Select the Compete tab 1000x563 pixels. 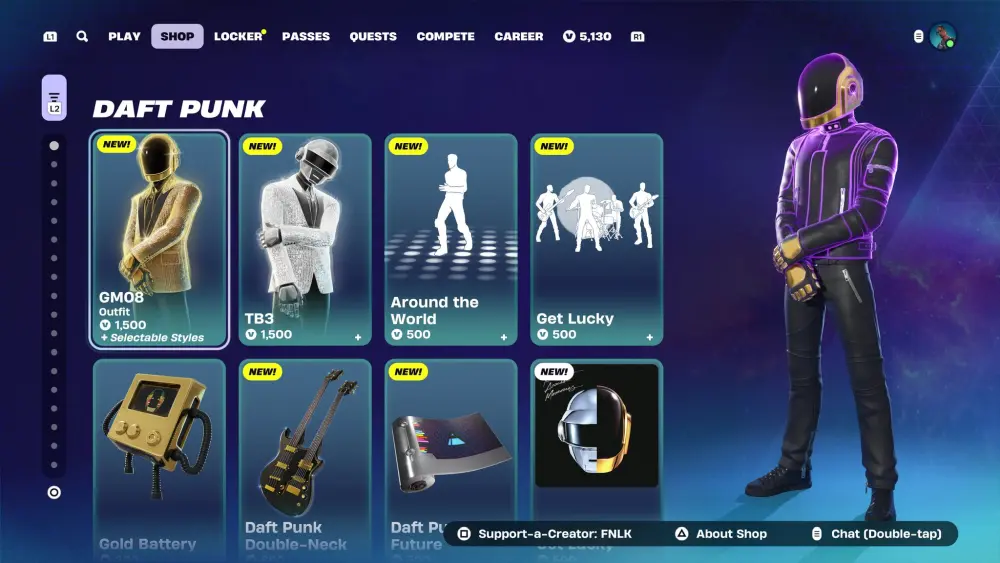pos(446,36)
